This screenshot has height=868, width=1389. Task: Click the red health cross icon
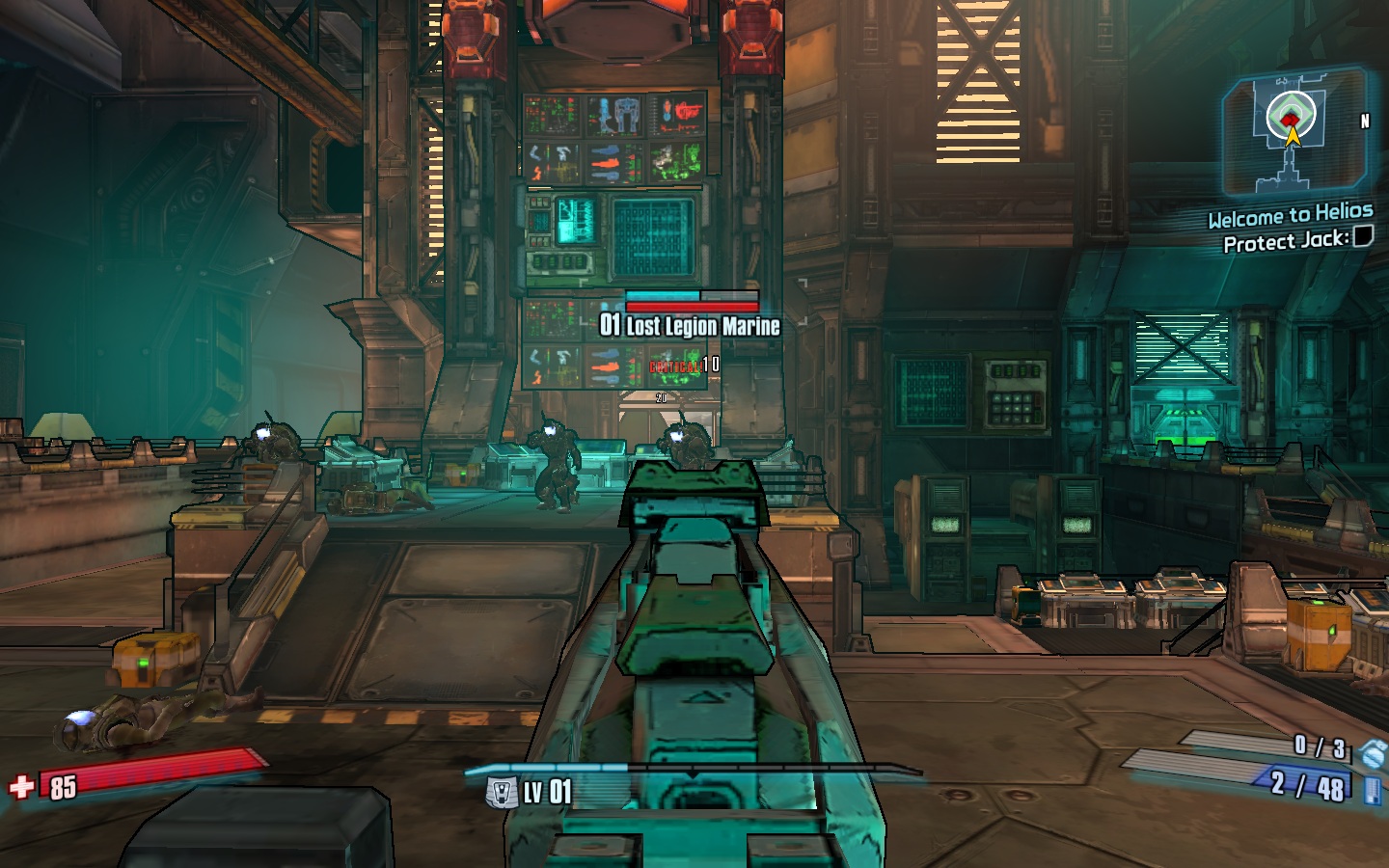[21, 787]
